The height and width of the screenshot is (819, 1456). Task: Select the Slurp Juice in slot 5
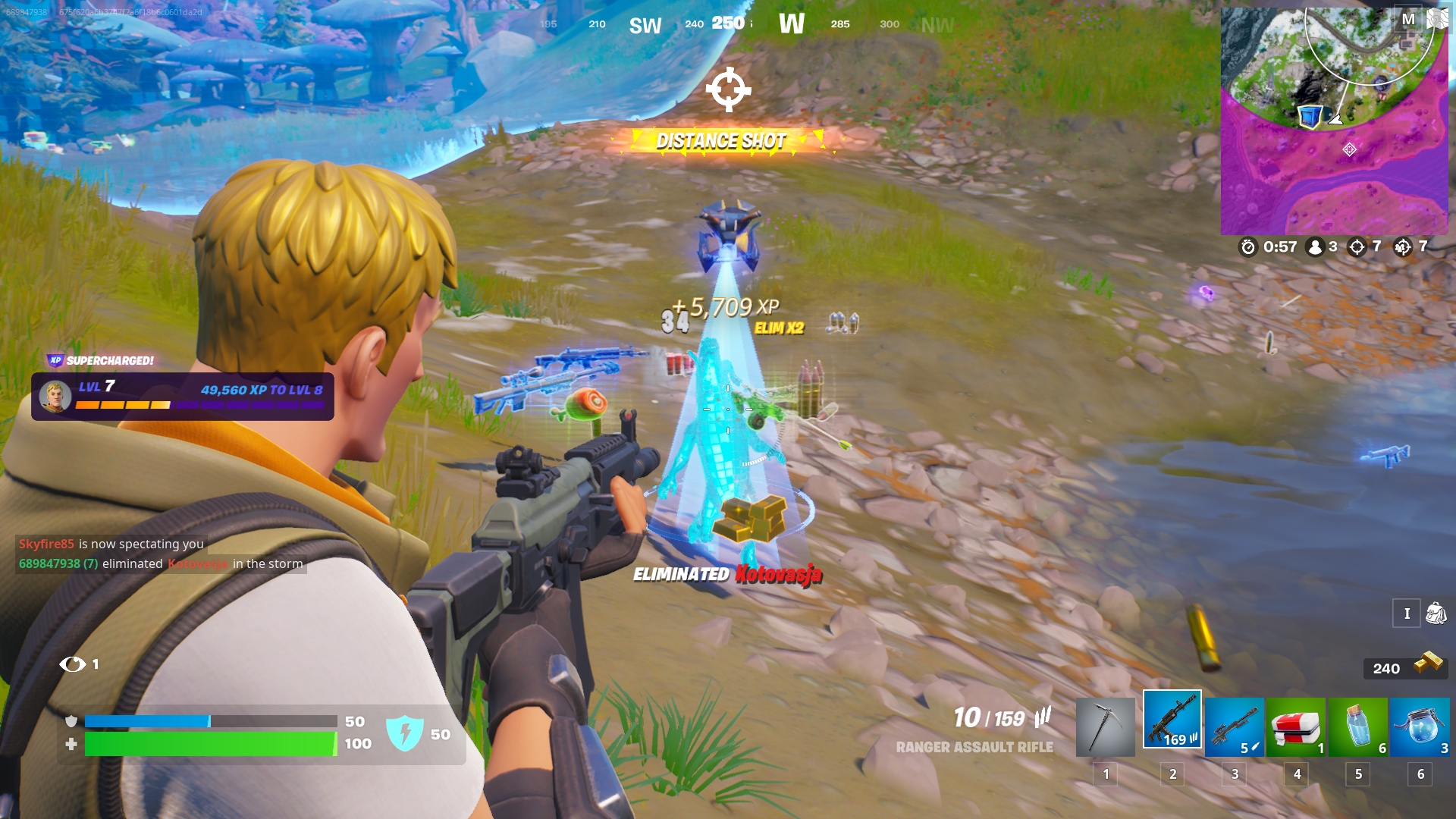1358,726
